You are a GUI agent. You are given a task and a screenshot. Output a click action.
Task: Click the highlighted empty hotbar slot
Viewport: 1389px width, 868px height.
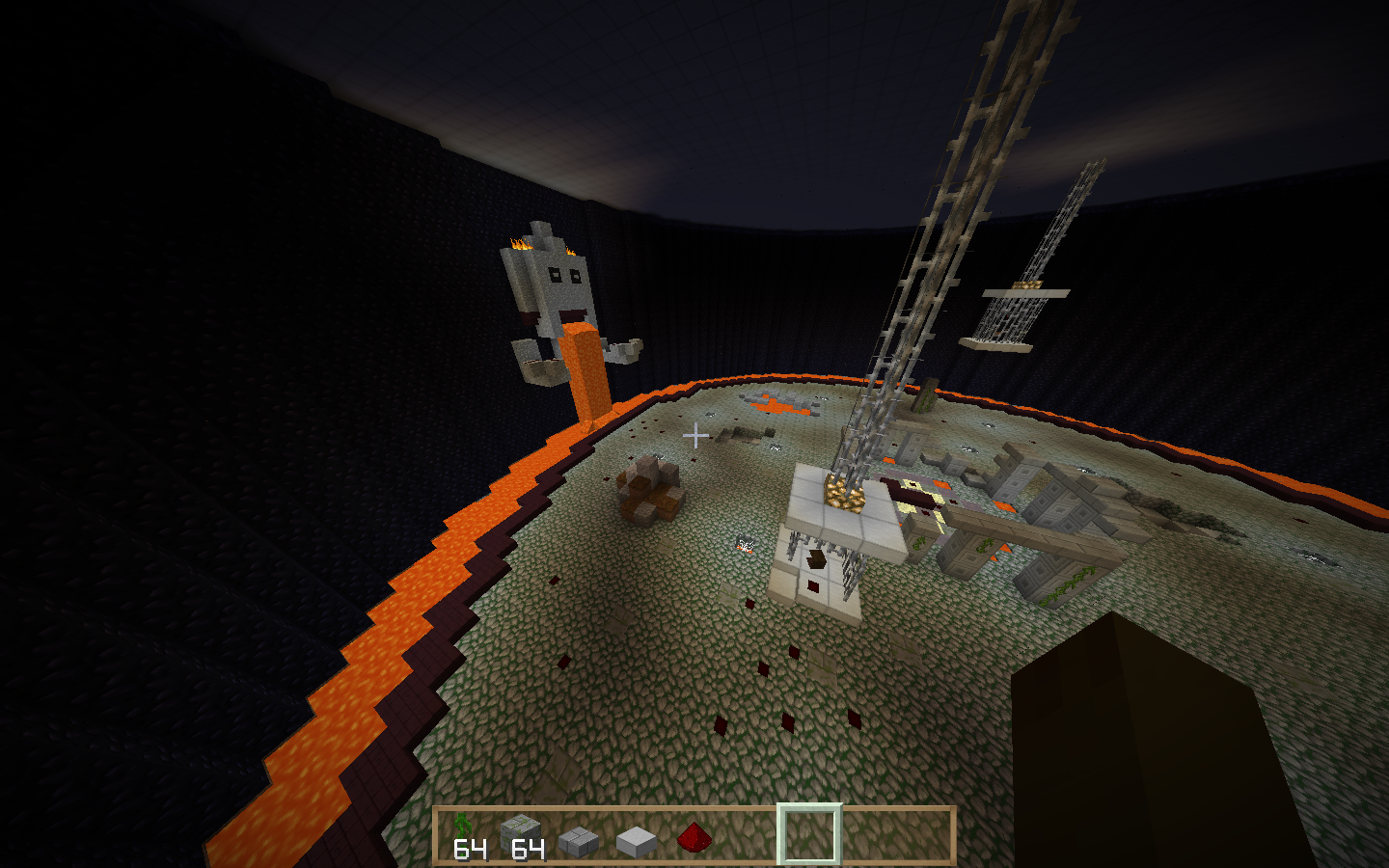[x=808, y=835]
